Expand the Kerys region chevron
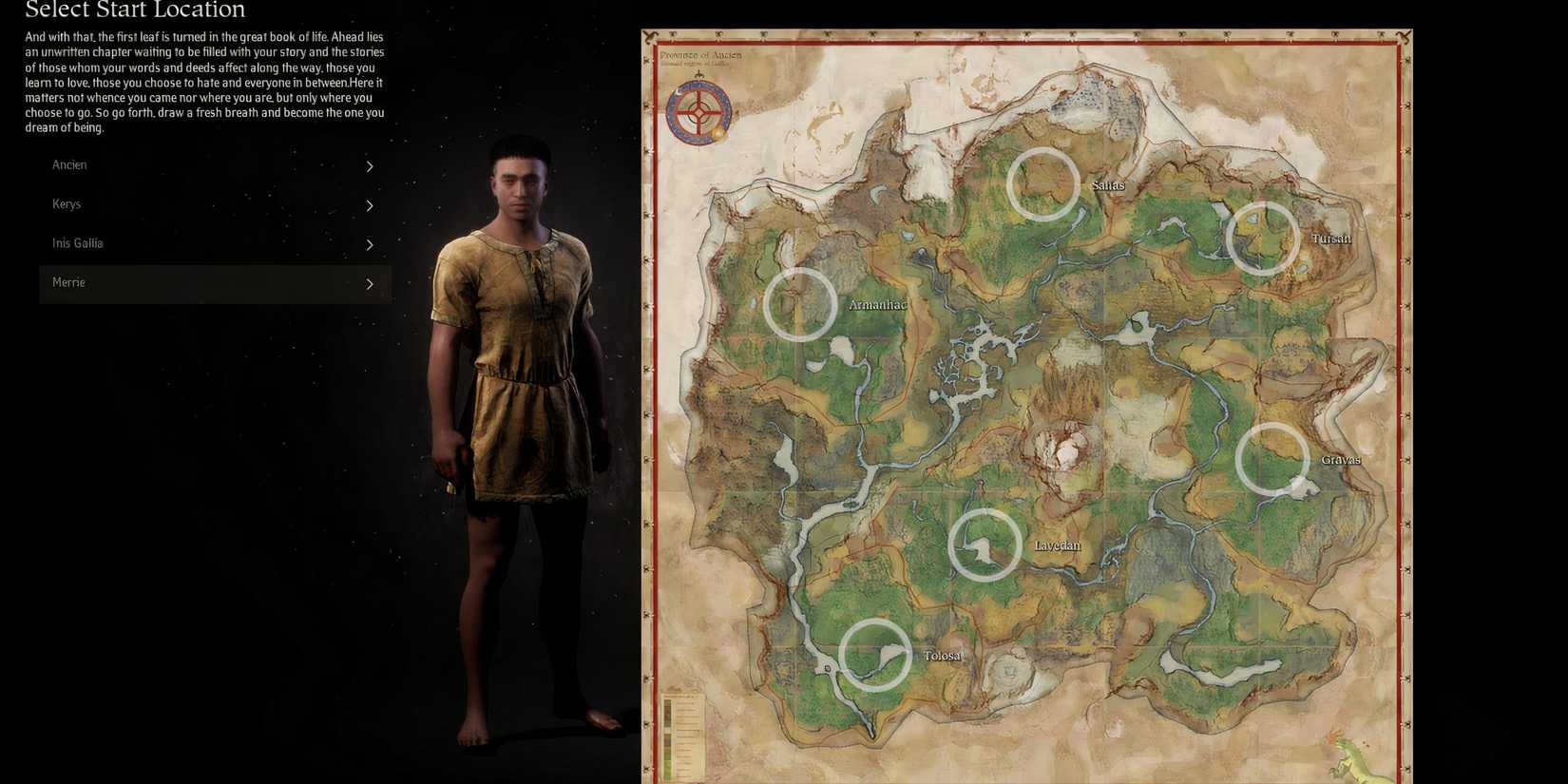Image resolution: width=1568 pixels, height=784 pixels. tap(370, 205)
